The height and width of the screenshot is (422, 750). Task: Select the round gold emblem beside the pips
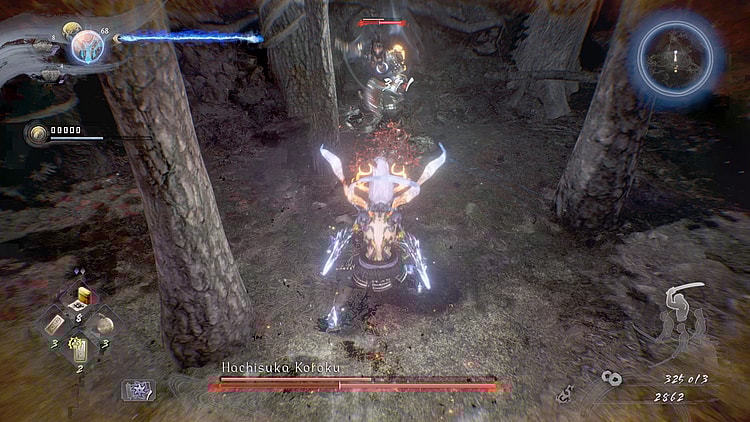pyautogui.click(x=38, y=133)
